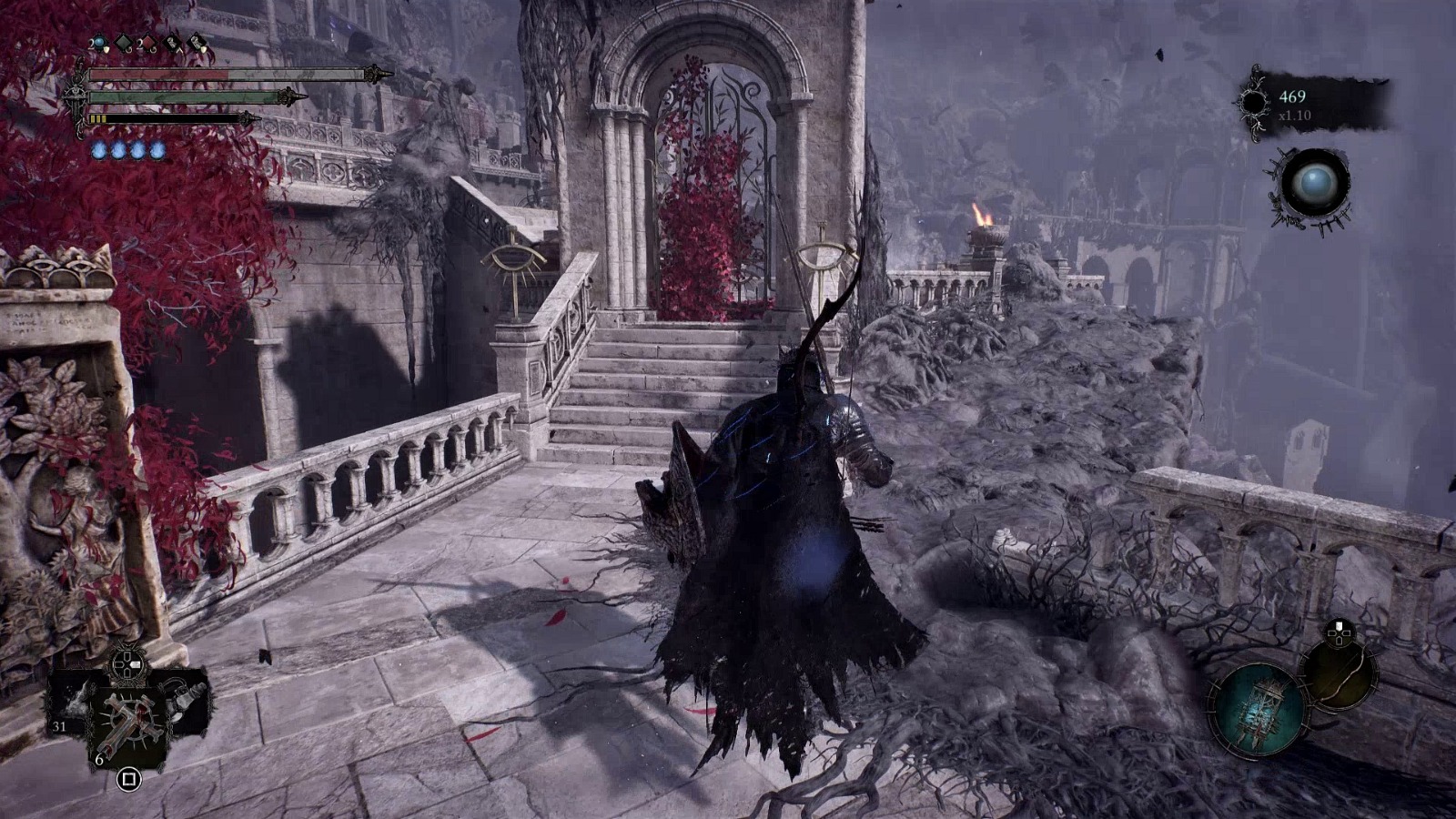Viewport: 1456px width, 819px height.
Task: Click the small circular icon above the compass lamp
Action: [1338, 634]
